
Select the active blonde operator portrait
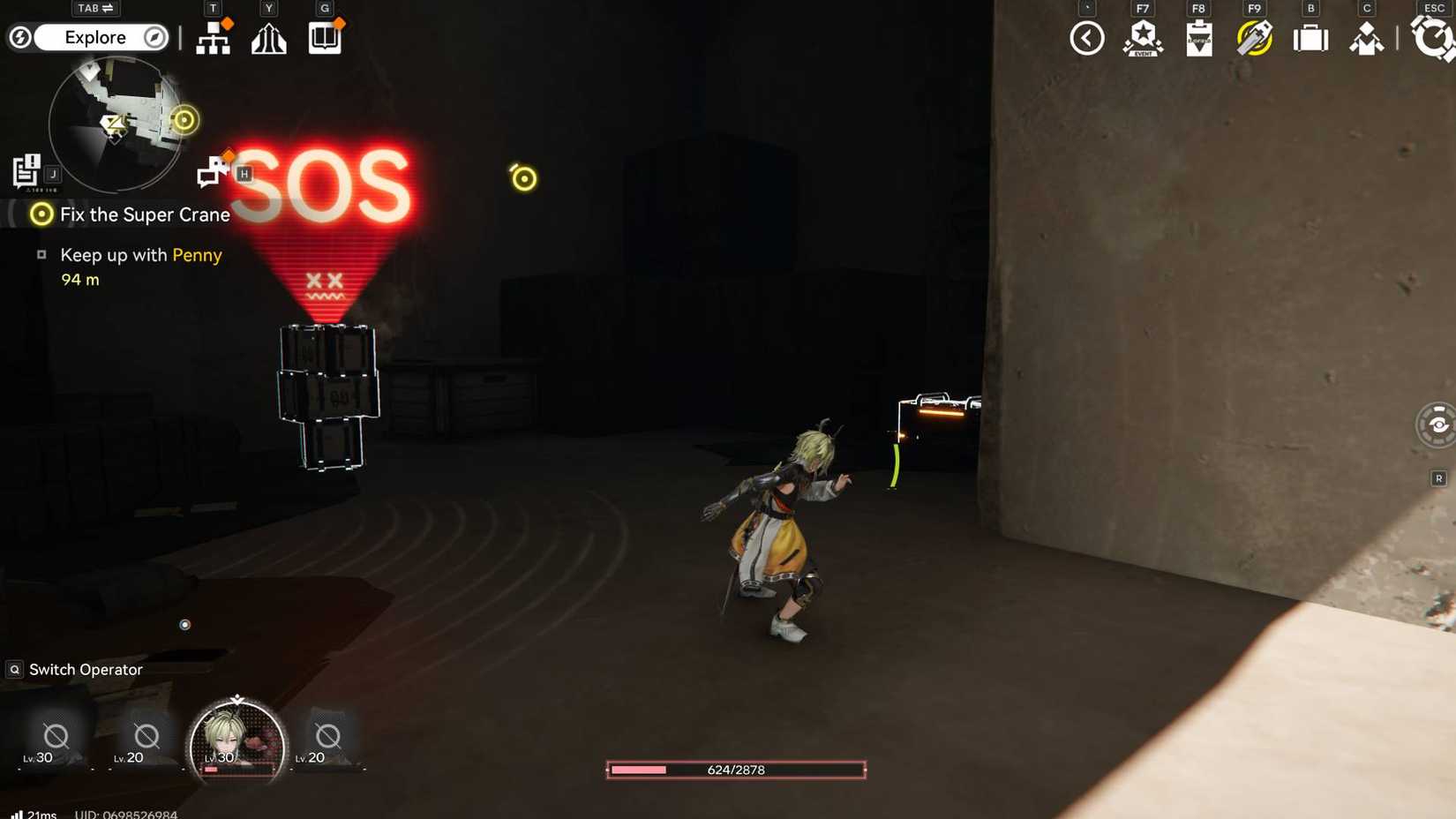pyautogui.click(x=236, y=740)
